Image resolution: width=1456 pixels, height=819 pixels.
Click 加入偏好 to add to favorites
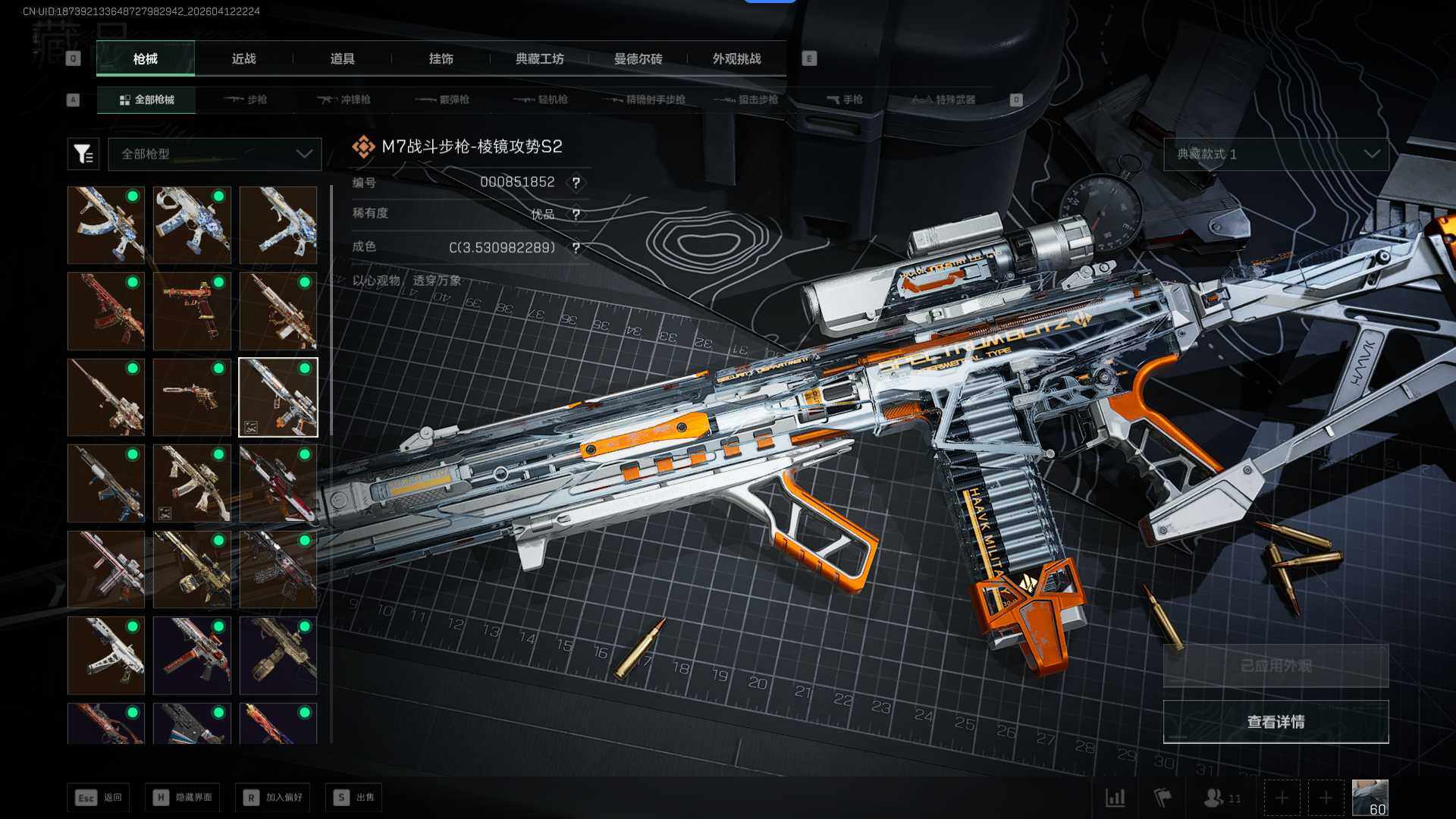pyautogui.click(x=272, y=798)
